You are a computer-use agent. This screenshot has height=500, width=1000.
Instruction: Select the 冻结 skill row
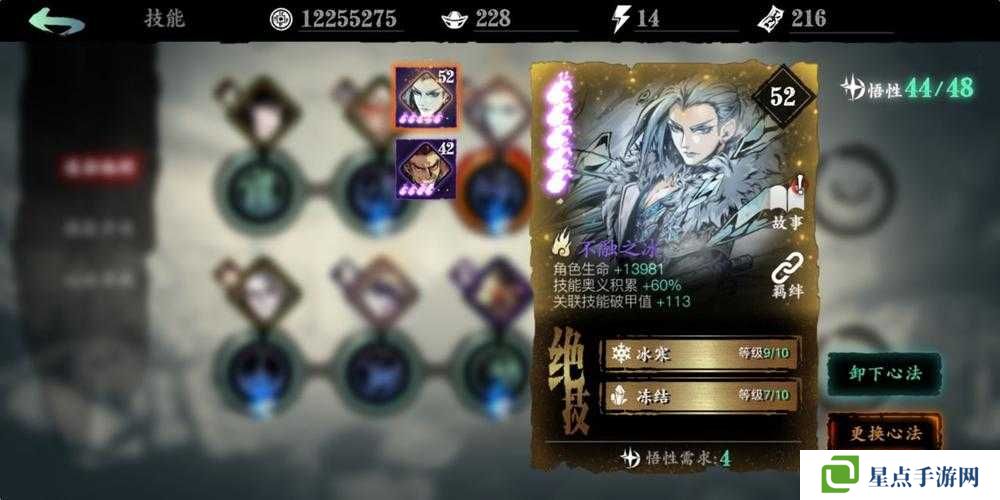click(x=699, y=396)
